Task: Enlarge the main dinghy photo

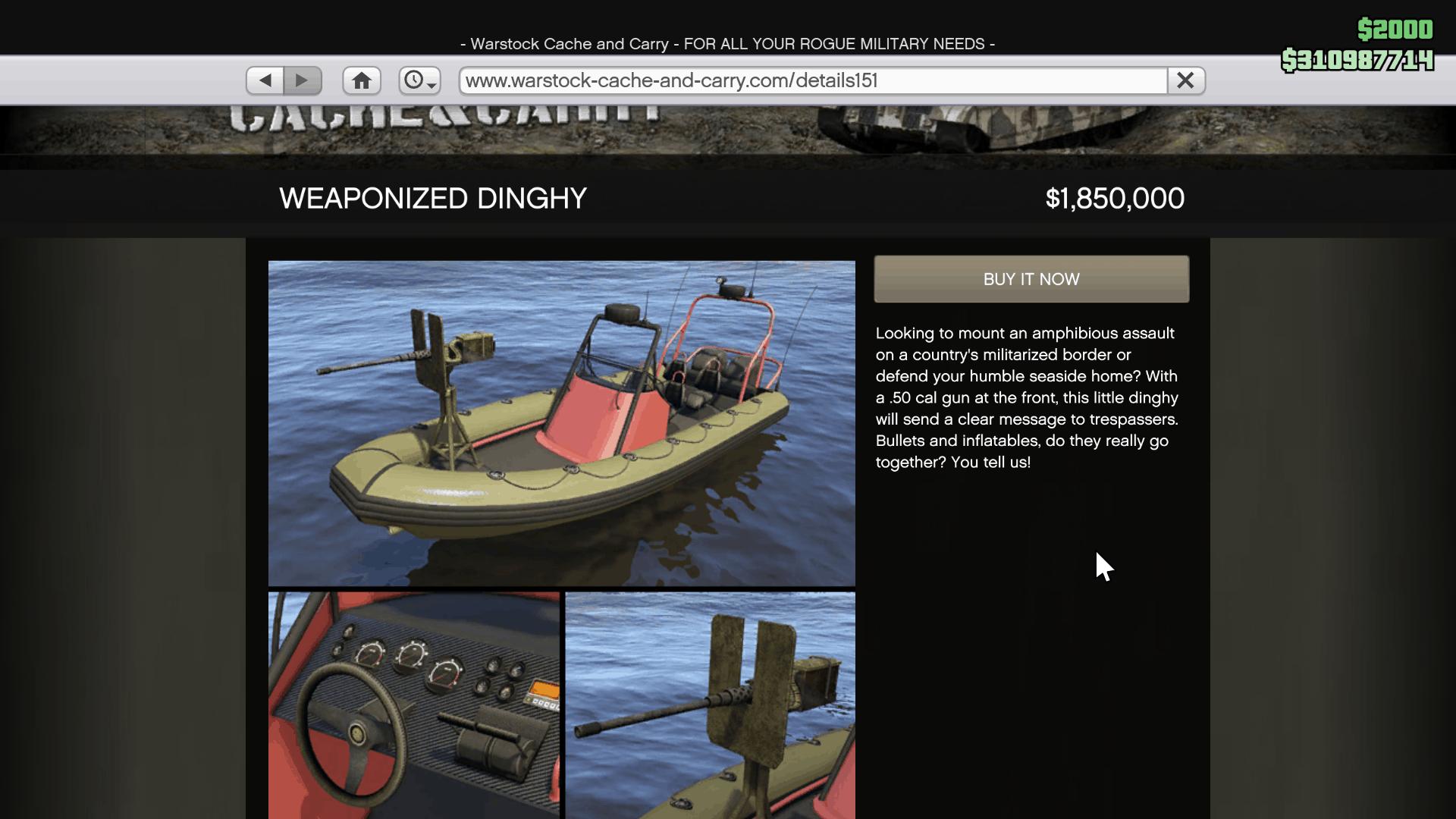Action: point(561,422)
